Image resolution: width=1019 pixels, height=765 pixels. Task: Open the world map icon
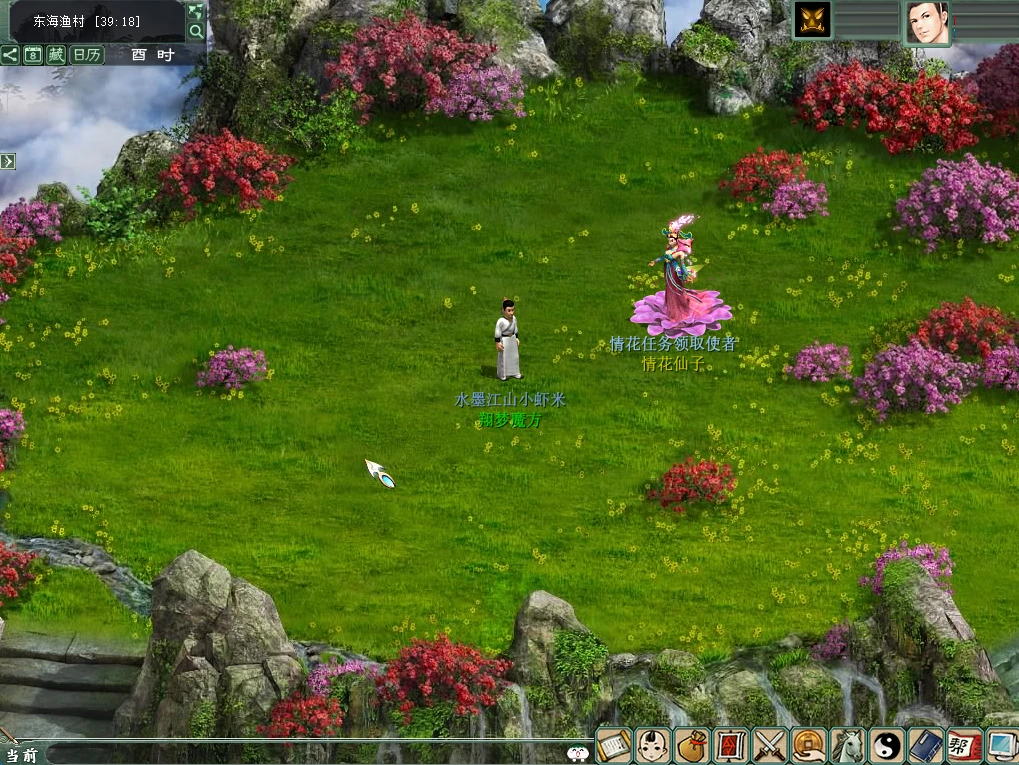196,11
